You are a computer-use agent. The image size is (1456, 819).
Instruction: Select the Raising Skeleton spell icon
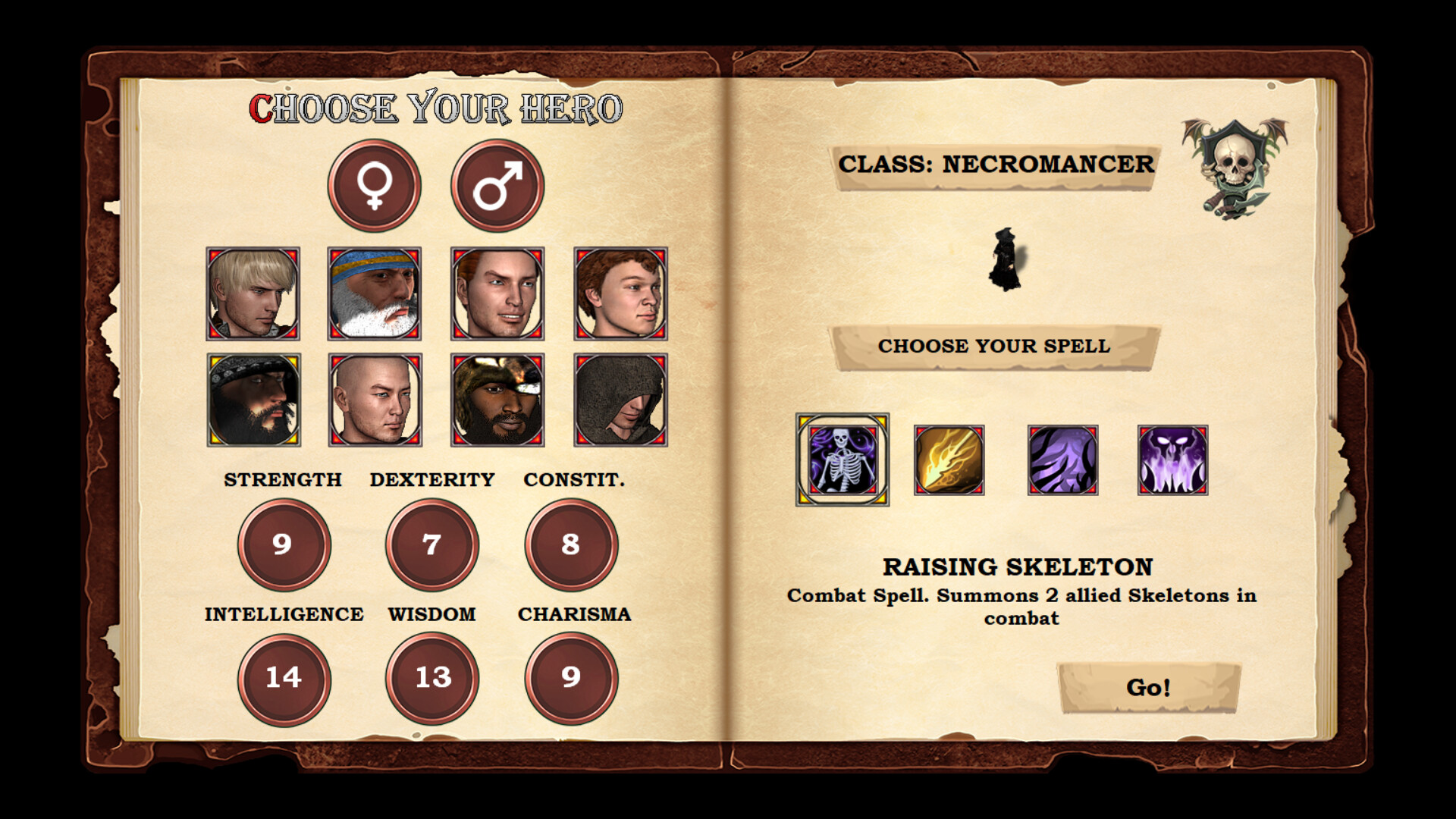842,458
